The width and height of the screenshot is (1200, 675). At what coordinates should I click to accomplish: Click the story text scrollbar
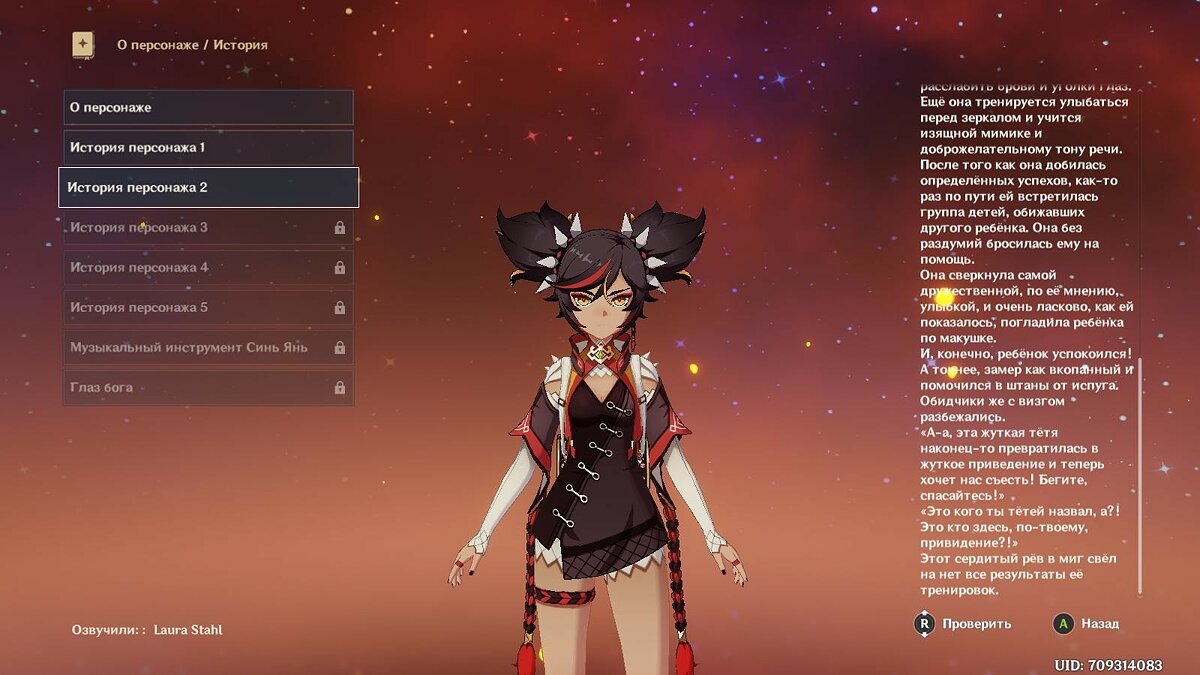point(1141,480)
